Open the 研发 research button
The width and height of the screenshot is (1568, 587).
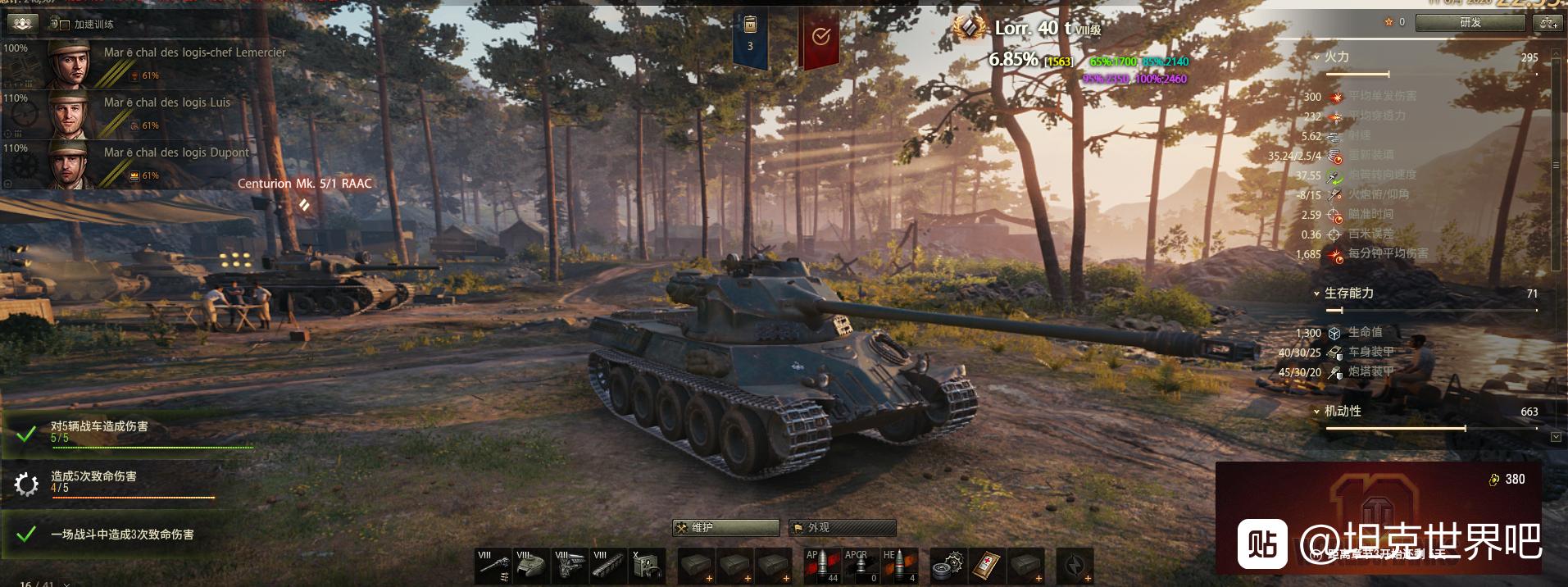tap(1470, 23)
